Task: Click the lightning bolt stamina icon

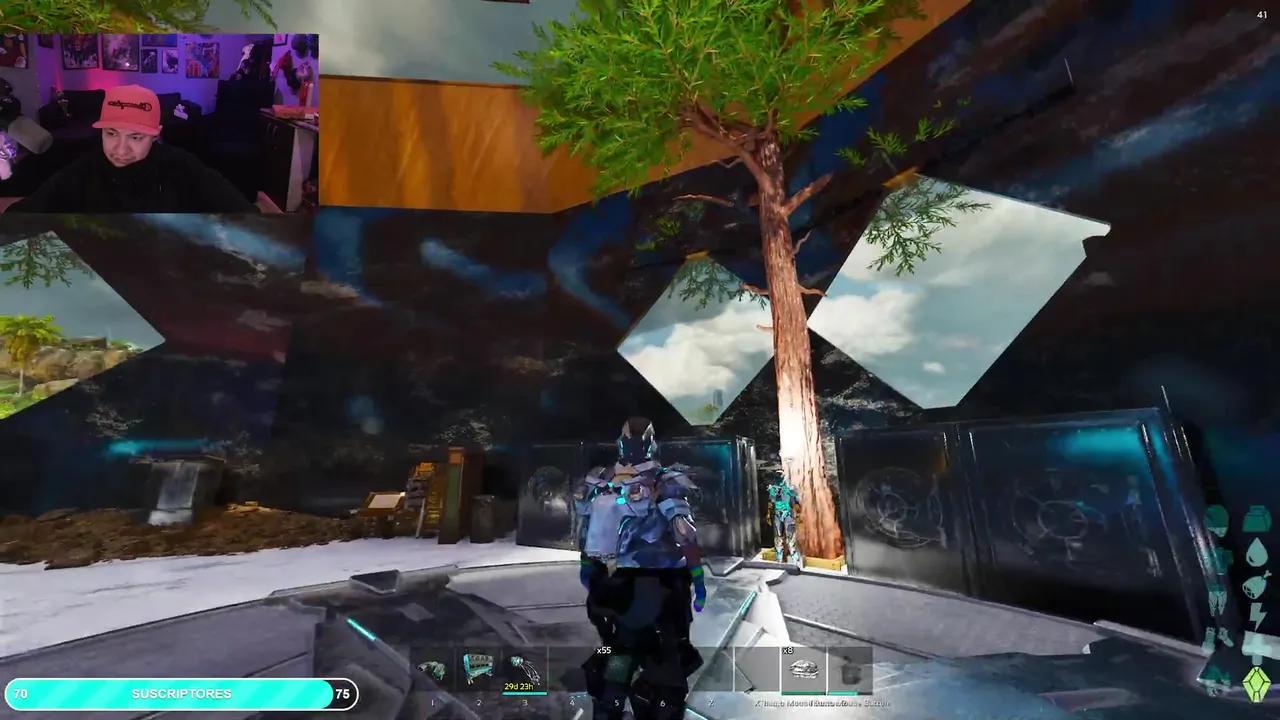Action: point(1256,613)
